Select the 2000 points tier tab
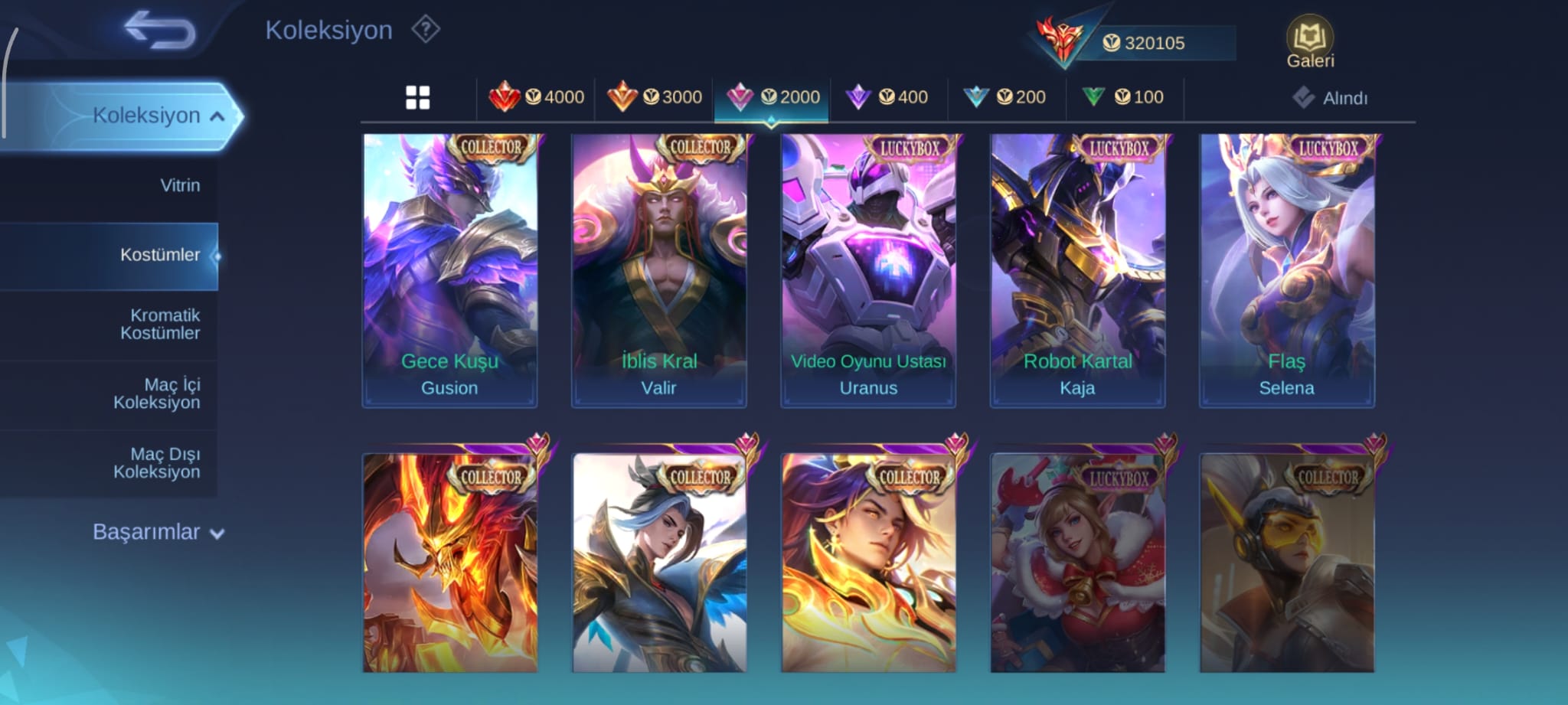1568x705 pixels. click(x=772, y=97)
